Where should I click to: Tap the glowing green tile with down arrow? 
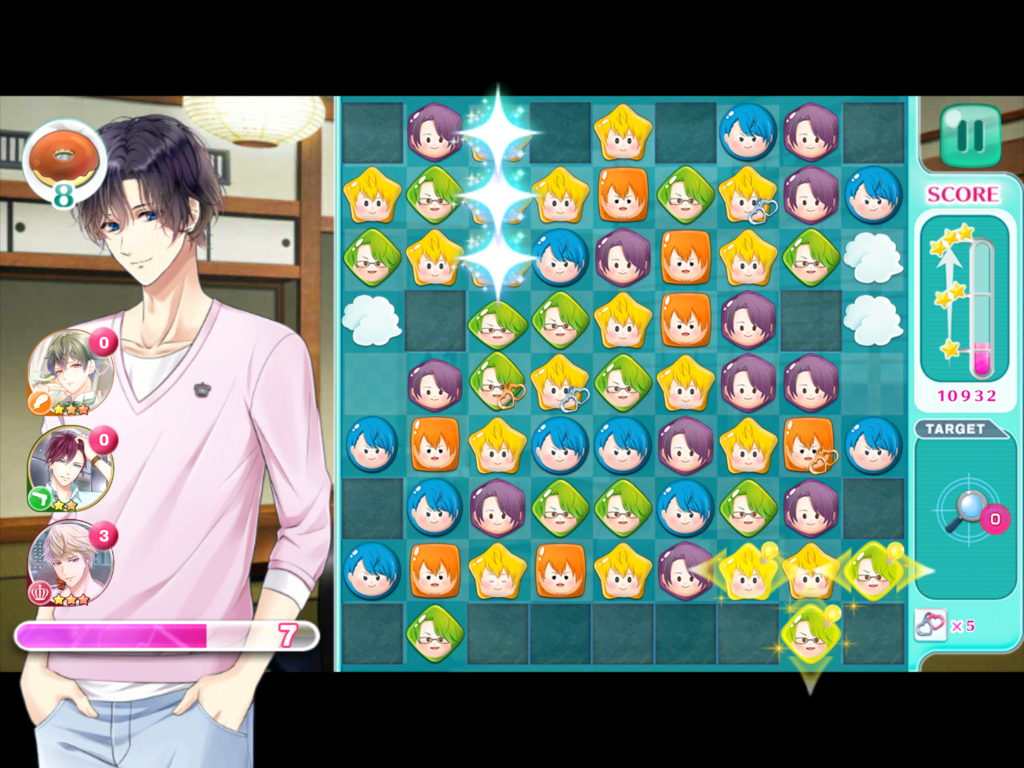pos(810,634)
